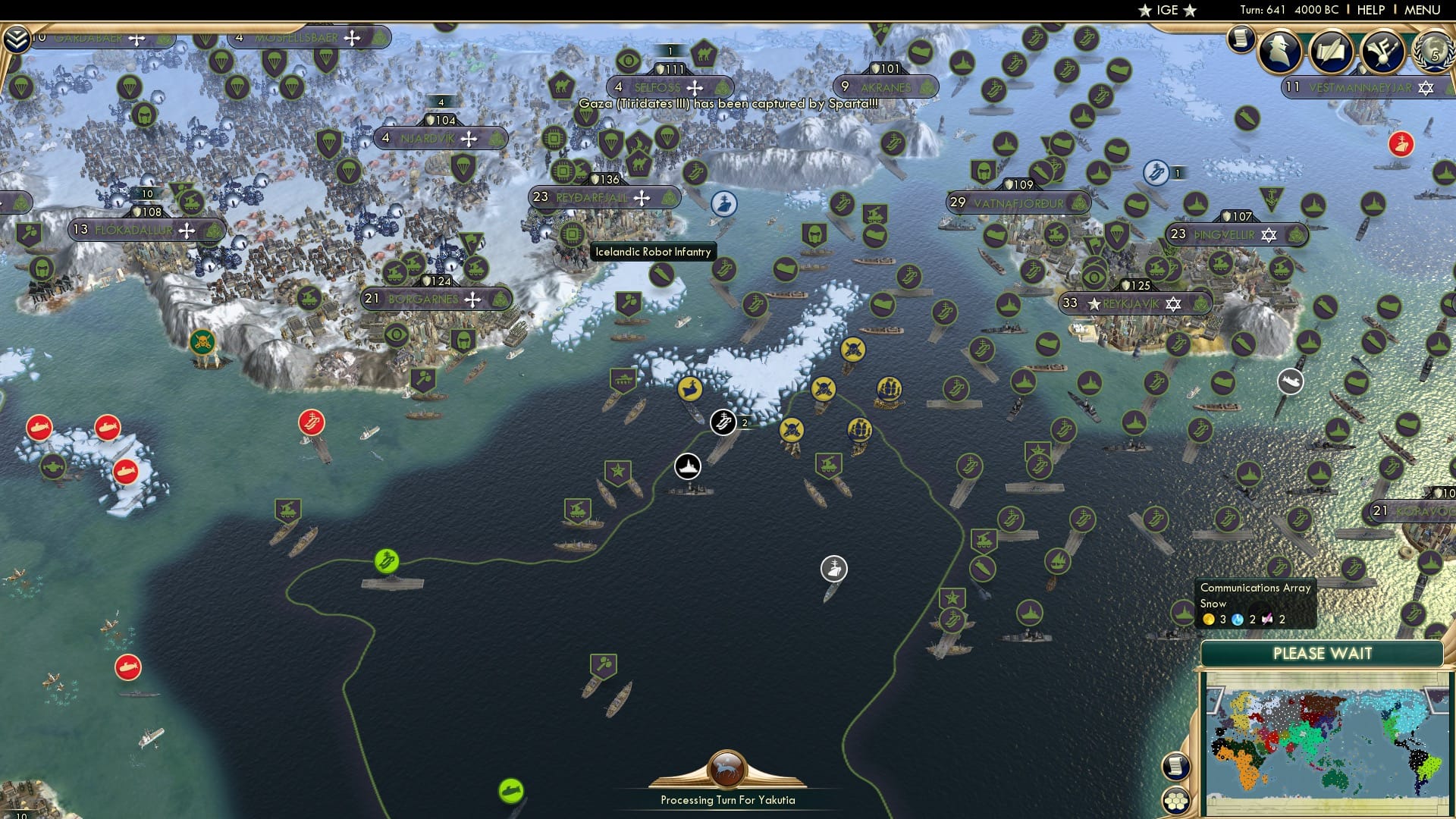The image size is (1456, 819).
Task: Open the Reykjavik city banner
Action: click(1130, 303)
